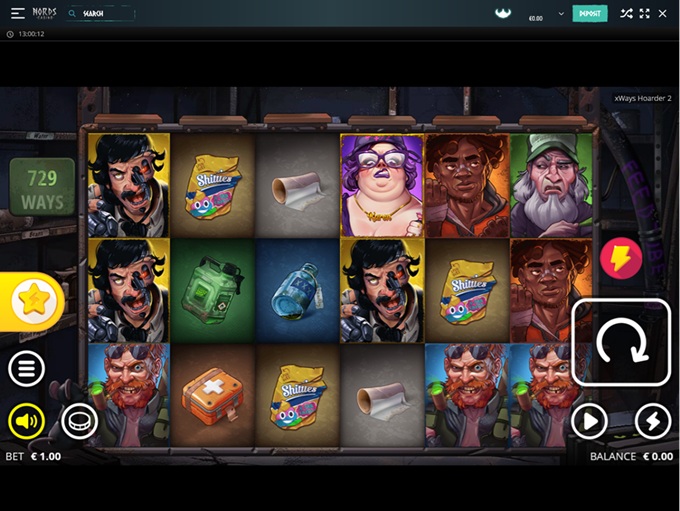
Task: Open the game's hamburger menu
Action: 26,369
